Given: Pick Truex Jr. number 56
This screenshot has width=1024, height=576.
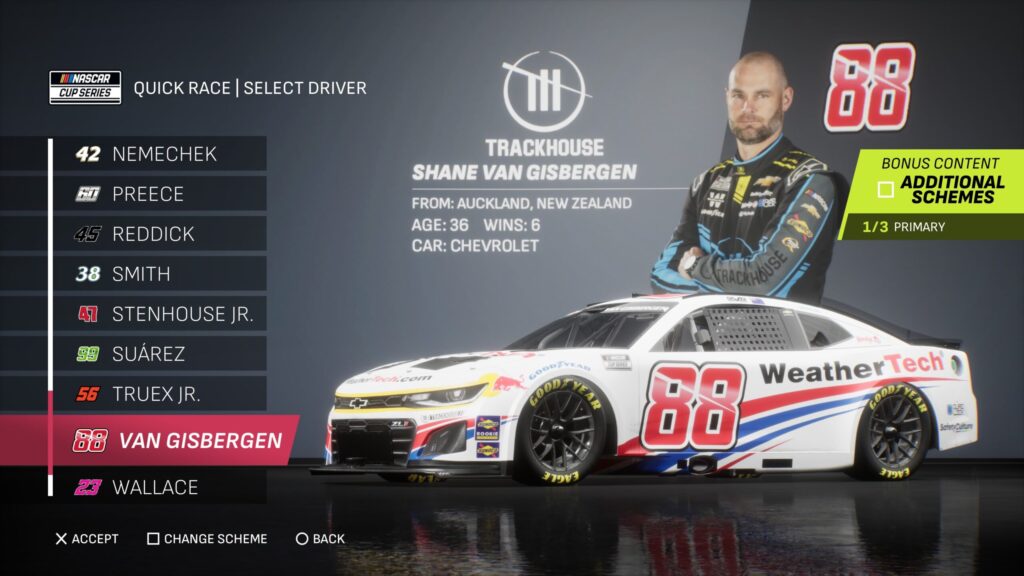Looking at the screenshot, I should coord(160,394).
